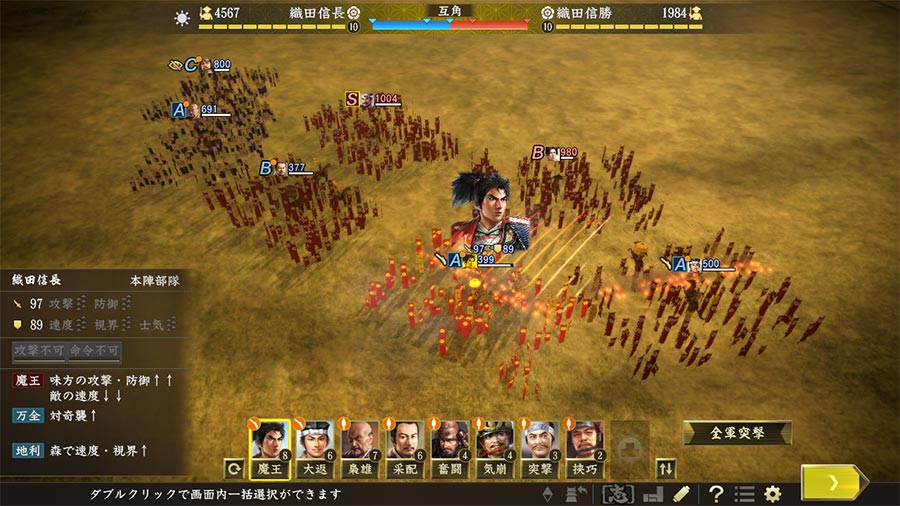Open the list menu icon

click(x=744, y=494)
